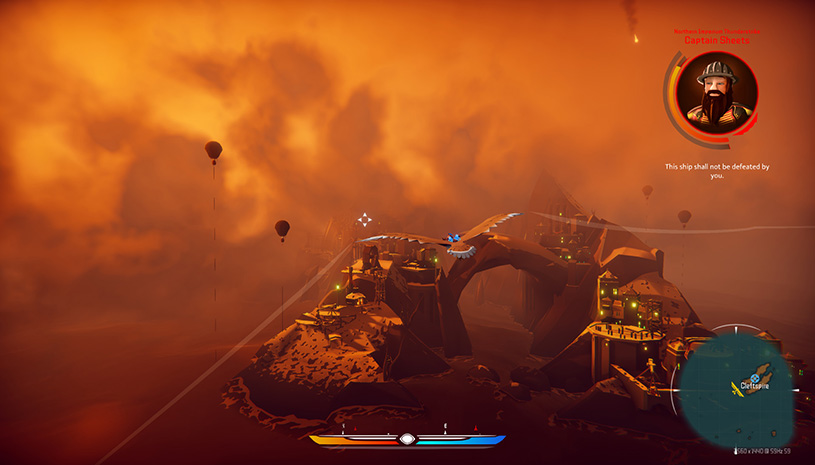Select the Cleftspire marker on the minimap
The width and height of the screenshot is (815, 465).
755,378
